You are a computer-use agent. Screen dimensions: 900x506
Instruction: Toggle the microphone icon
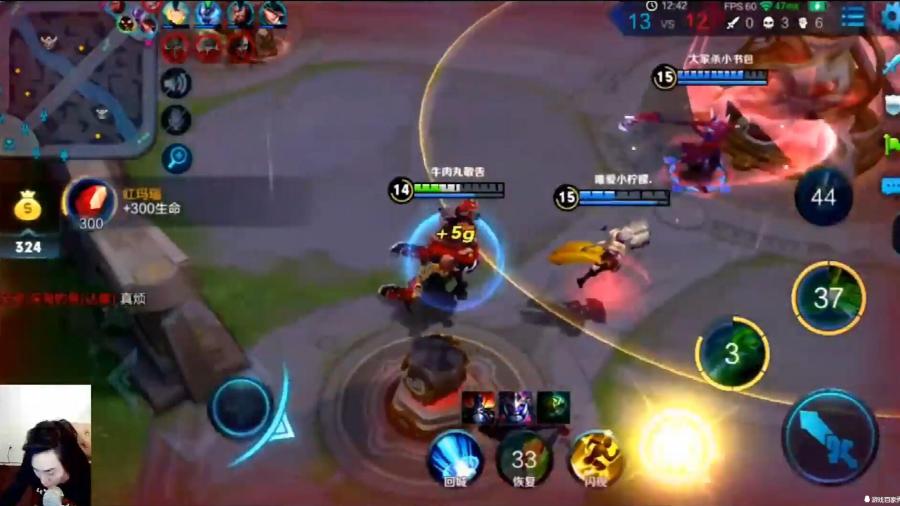point(176,120)
